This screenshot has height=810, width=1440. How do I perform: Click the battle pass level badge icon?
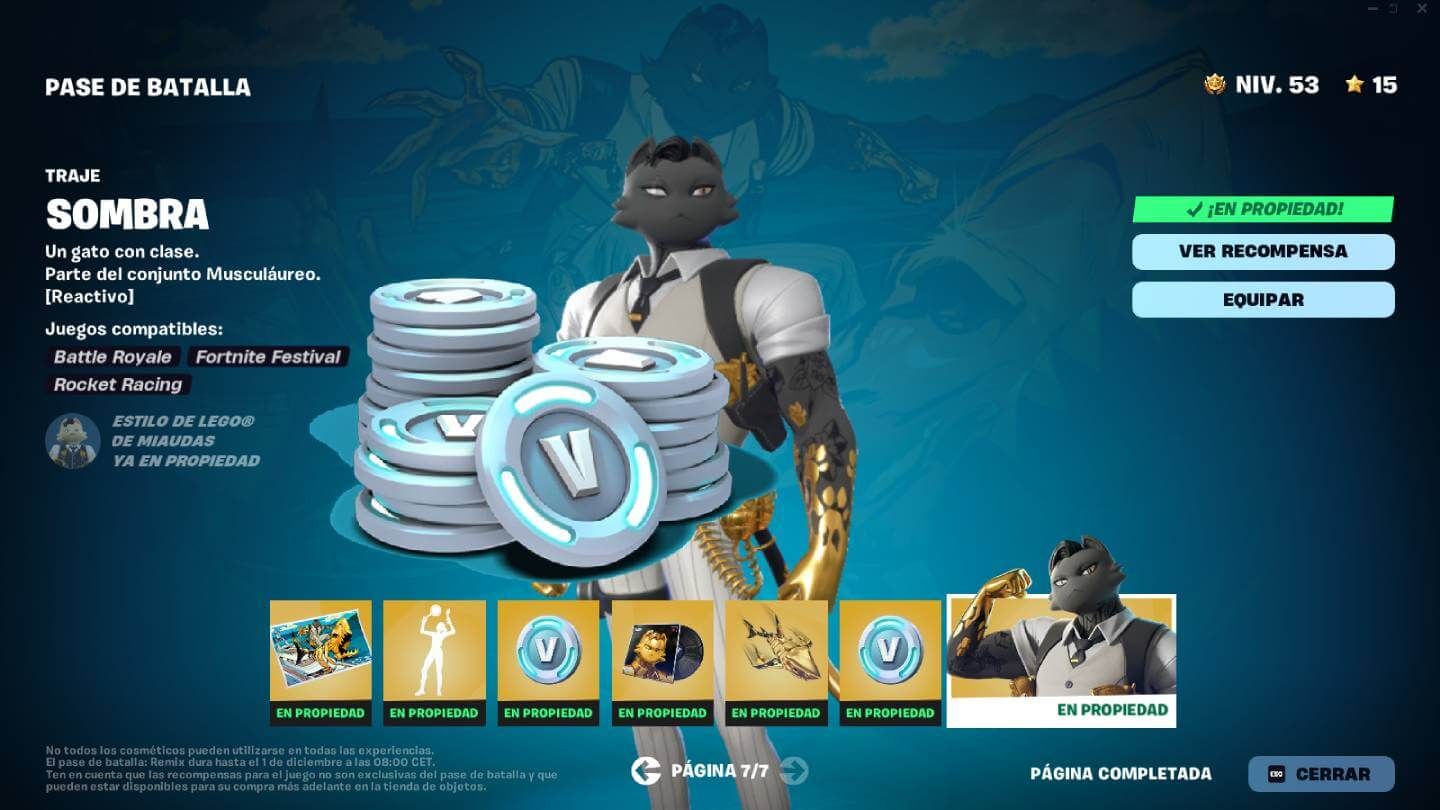pyautogui.click(x=1216, y=86)
